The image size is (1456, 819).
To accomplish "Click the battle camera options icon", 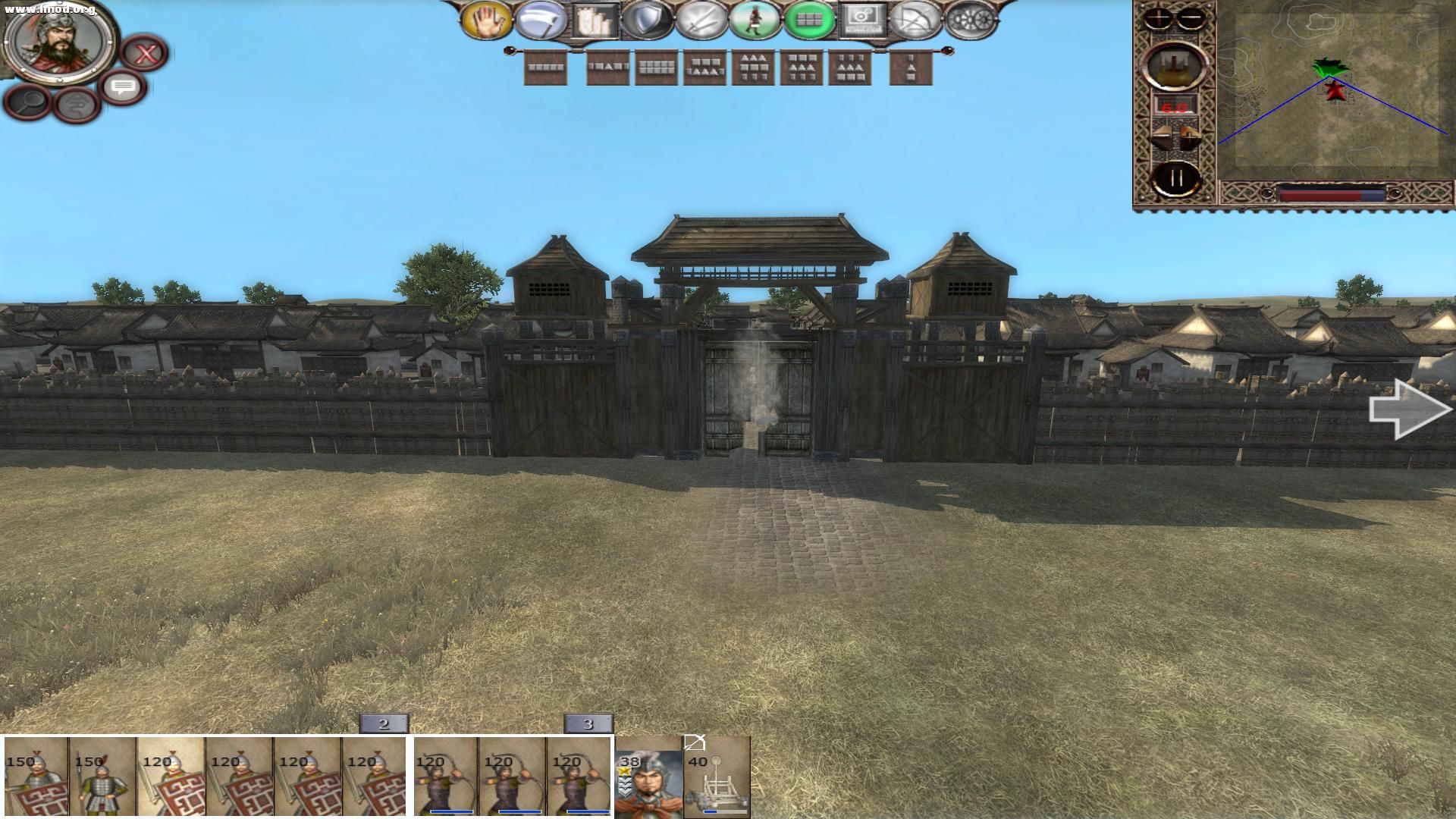I will 863,17.
